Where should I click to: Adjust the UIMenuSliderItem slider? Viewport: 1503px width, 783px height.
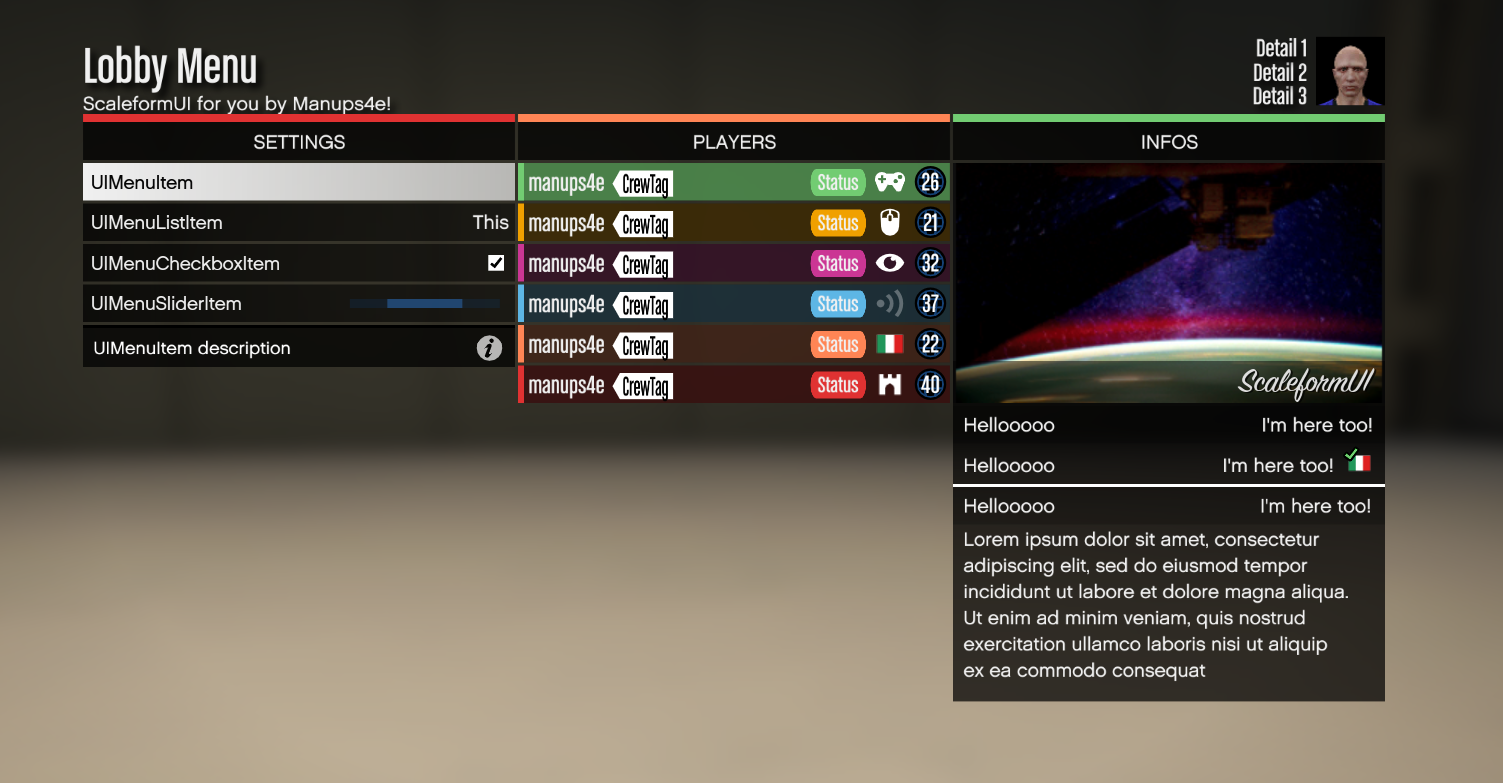[x=425, y=303]
